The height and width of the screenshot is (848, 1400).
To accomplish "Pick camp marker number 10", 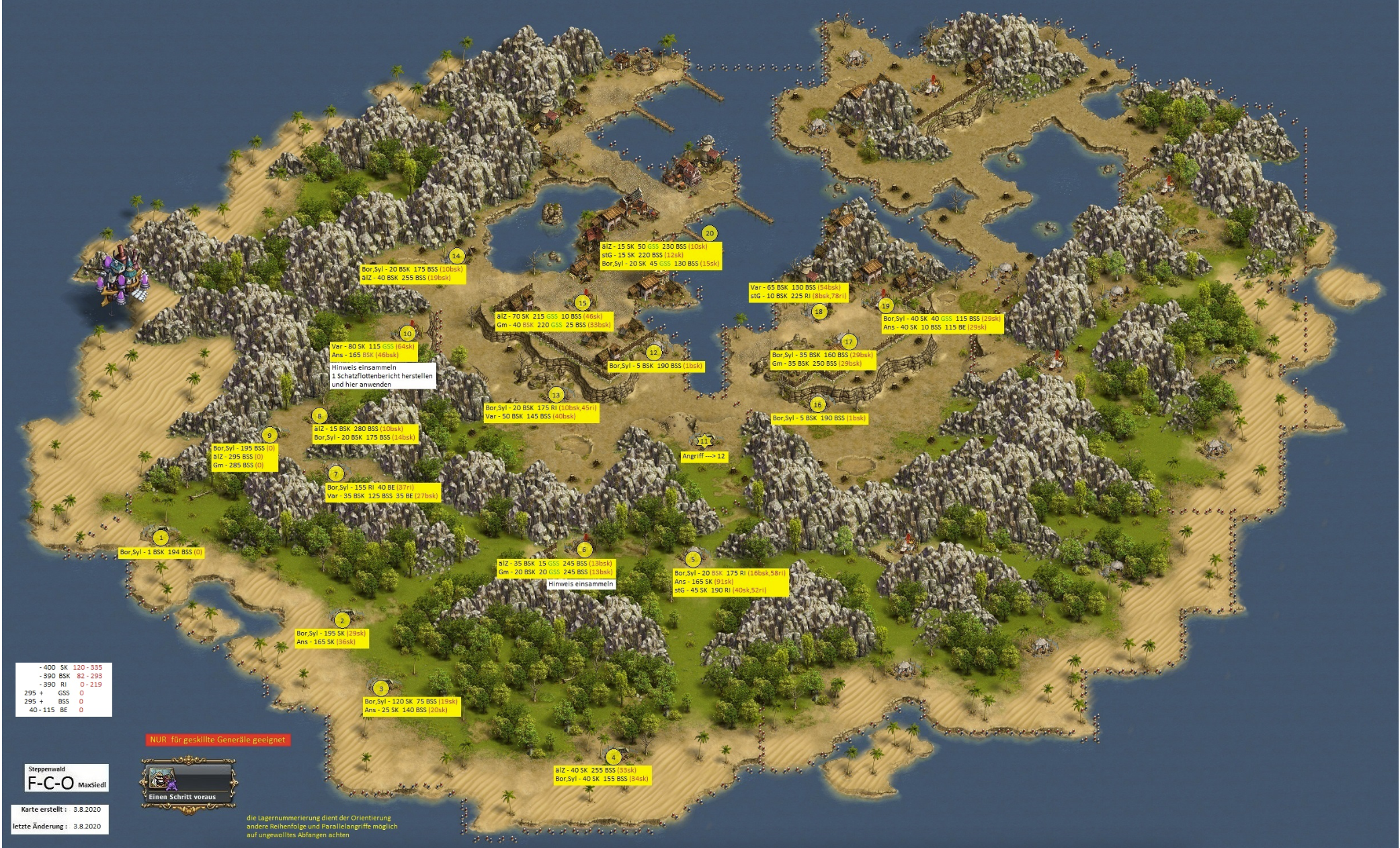I will pyautogui.click(x=407, y=334).
